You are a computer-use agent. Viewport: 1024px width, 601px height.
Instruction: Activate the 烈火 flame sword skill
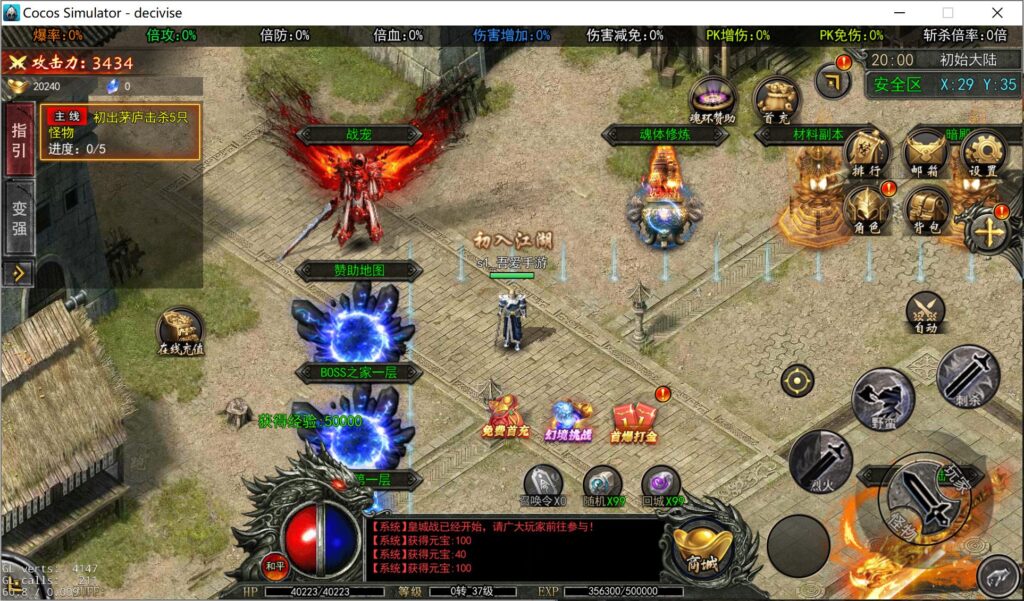click(820, 461)
